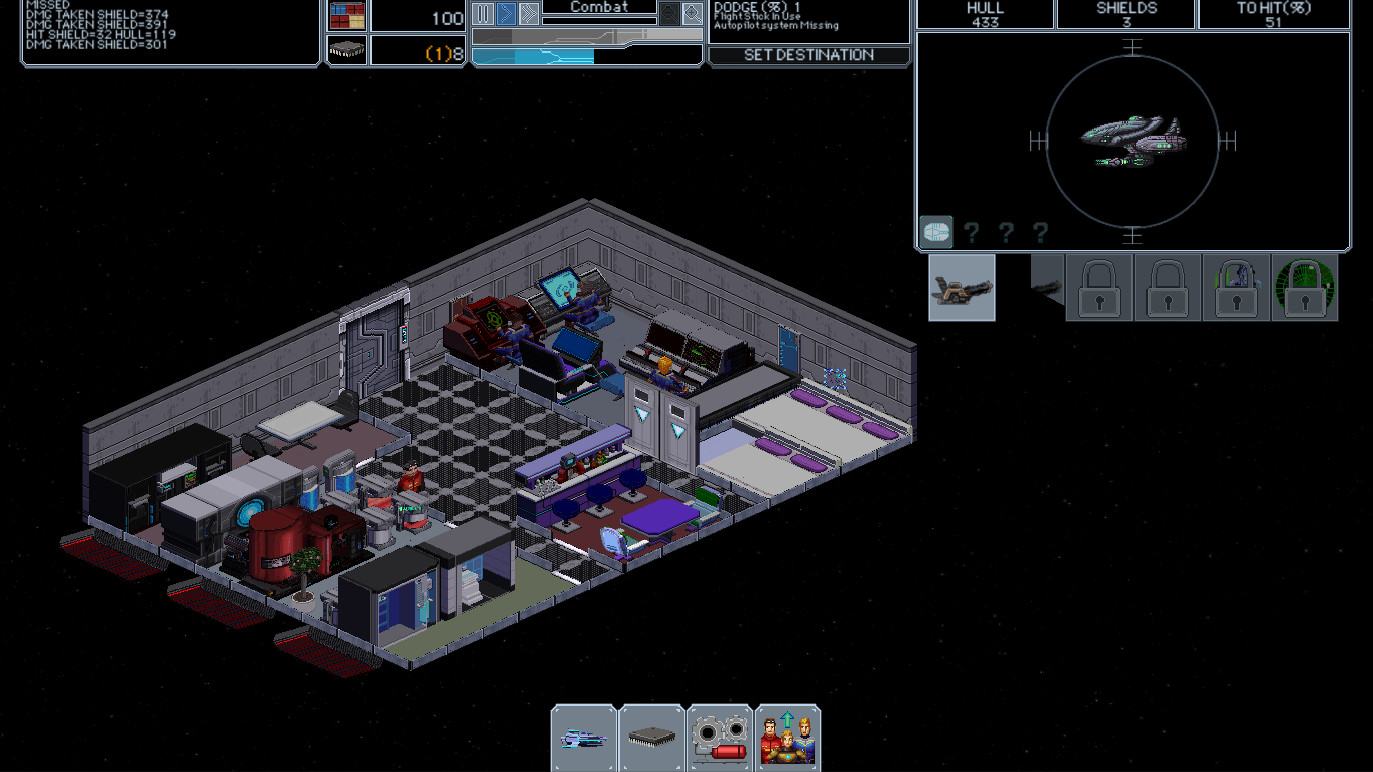Activate the fast-forward speed button
Screen dimensions: 1373x772
529,13
